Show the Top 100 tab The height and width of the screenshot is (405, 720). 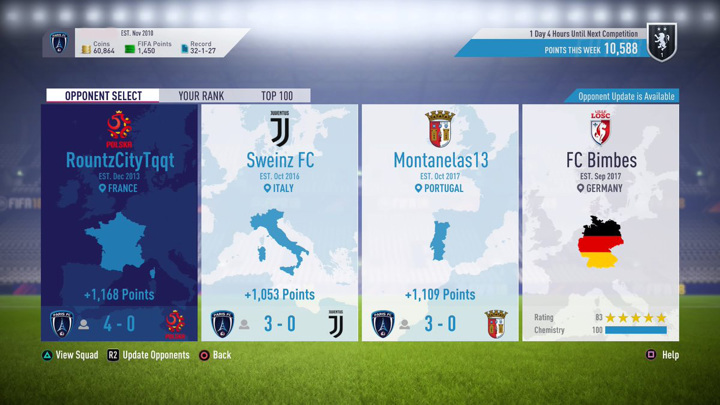click(277, 96)
